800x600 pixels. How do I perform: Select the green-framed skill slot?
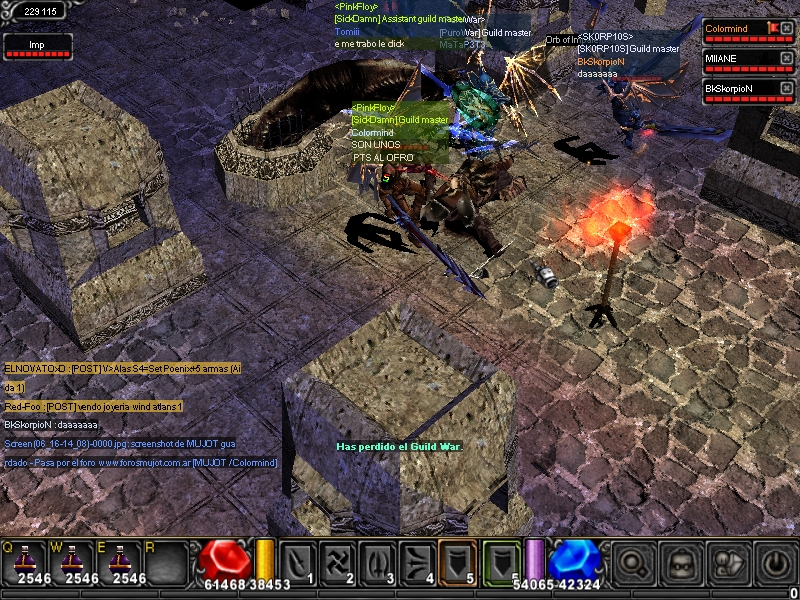point(502,562)
